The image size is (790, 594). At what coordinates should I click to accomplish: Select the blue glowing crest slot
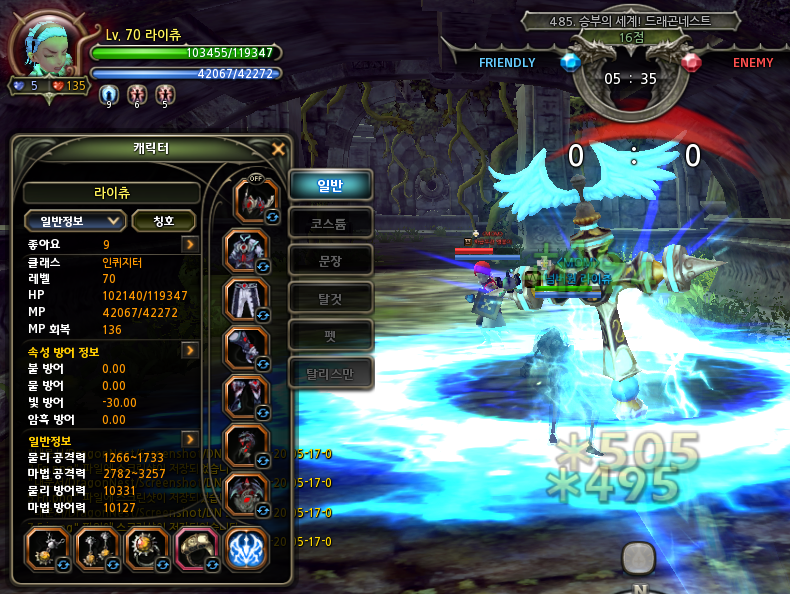[245, 548]
